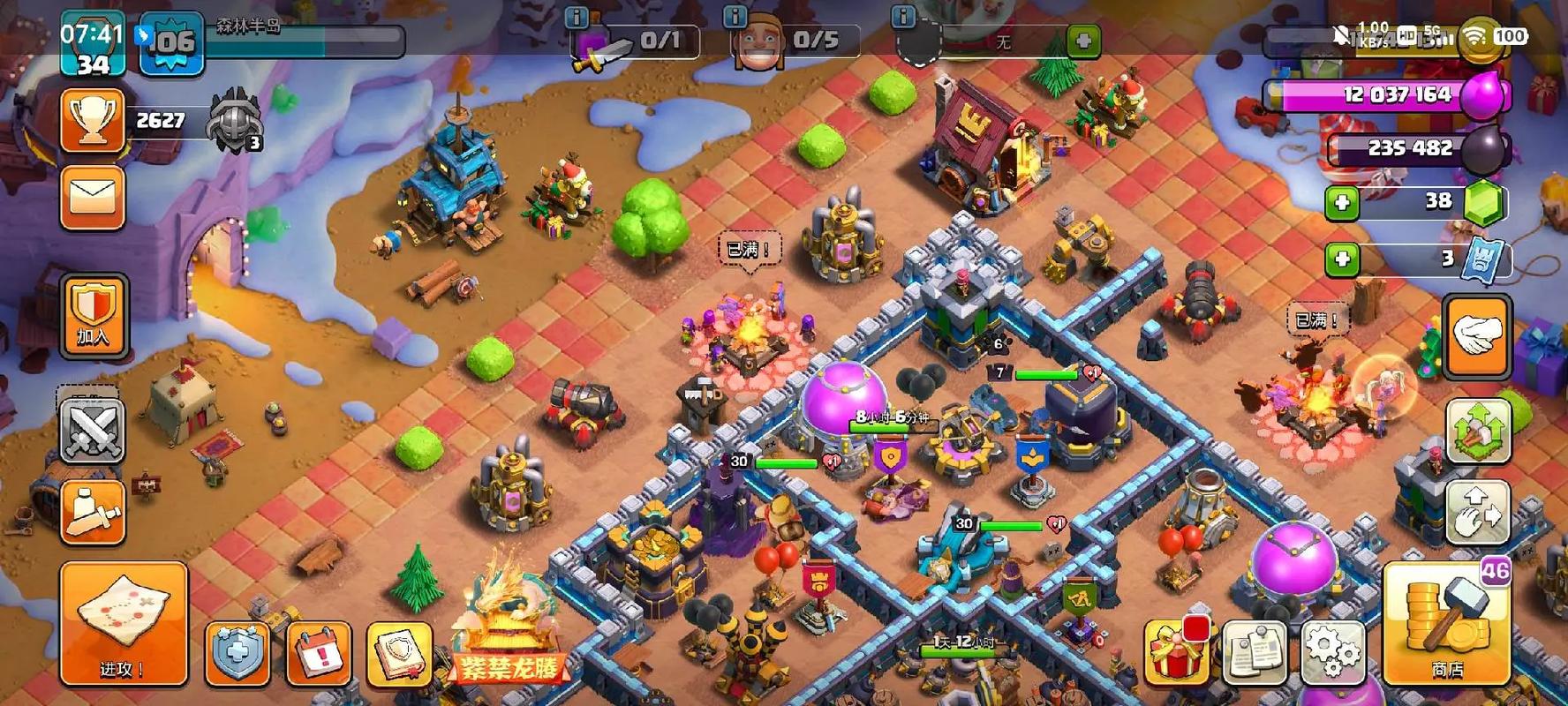This screenshot has width=1568, height=706.
Task: Add gems with the green plus
Action: click(1342, 203)
